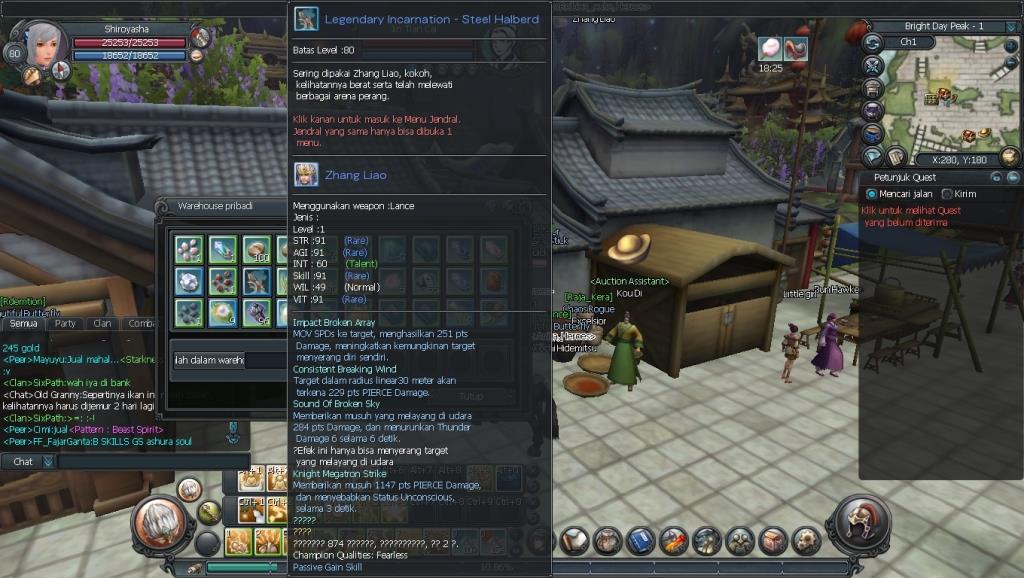1024x578 pixels.
Task: Select the Mencari jalan quest option
Action: tap(871, 193)
